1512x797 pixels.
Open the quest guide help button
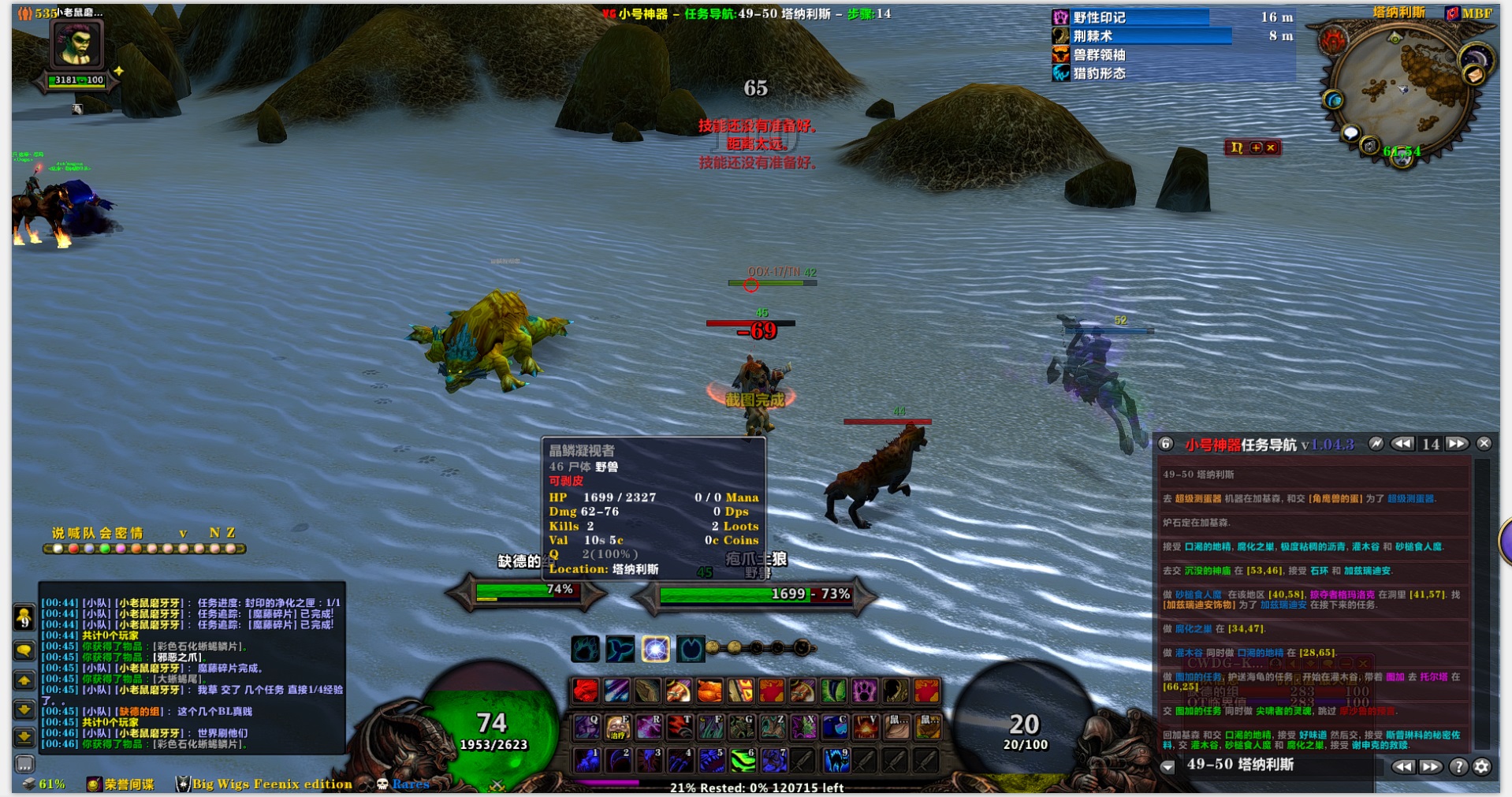[1458, 766]
